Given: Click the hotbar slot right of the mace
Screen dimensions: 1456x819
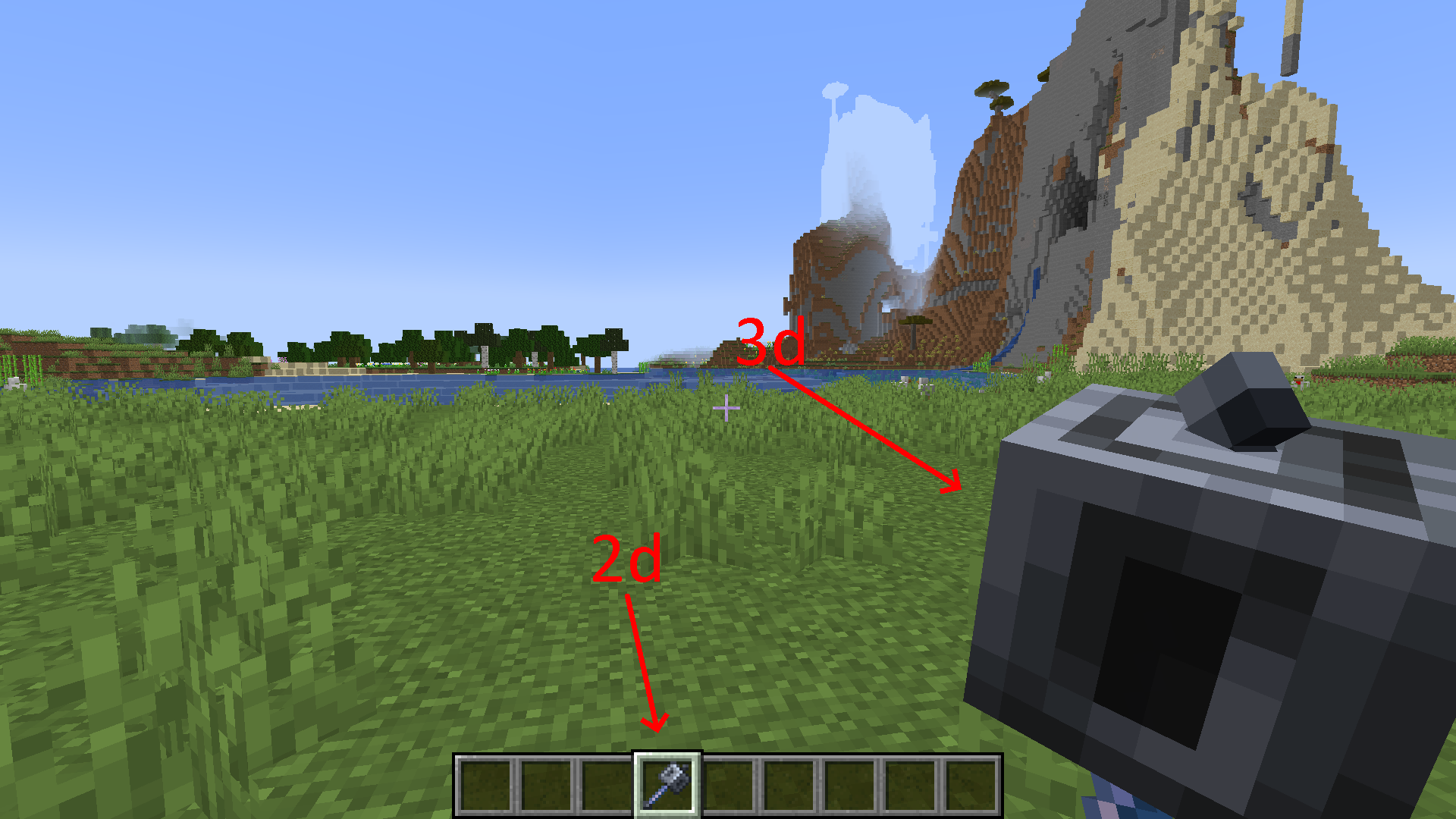Looking at the screenshot, I should point(730,783).
